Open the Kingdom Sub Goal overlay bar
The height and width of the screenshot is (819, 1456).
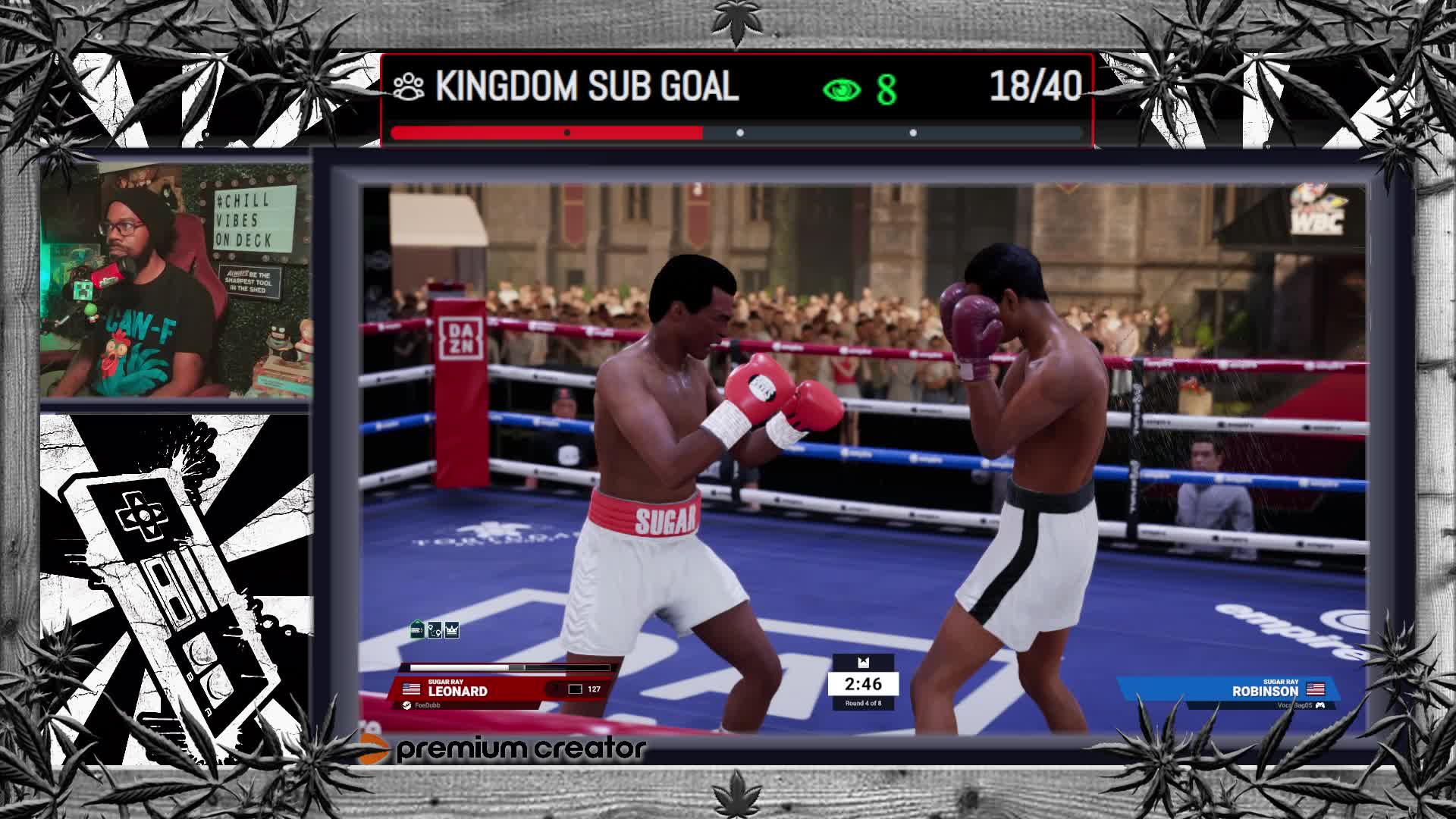737,99
